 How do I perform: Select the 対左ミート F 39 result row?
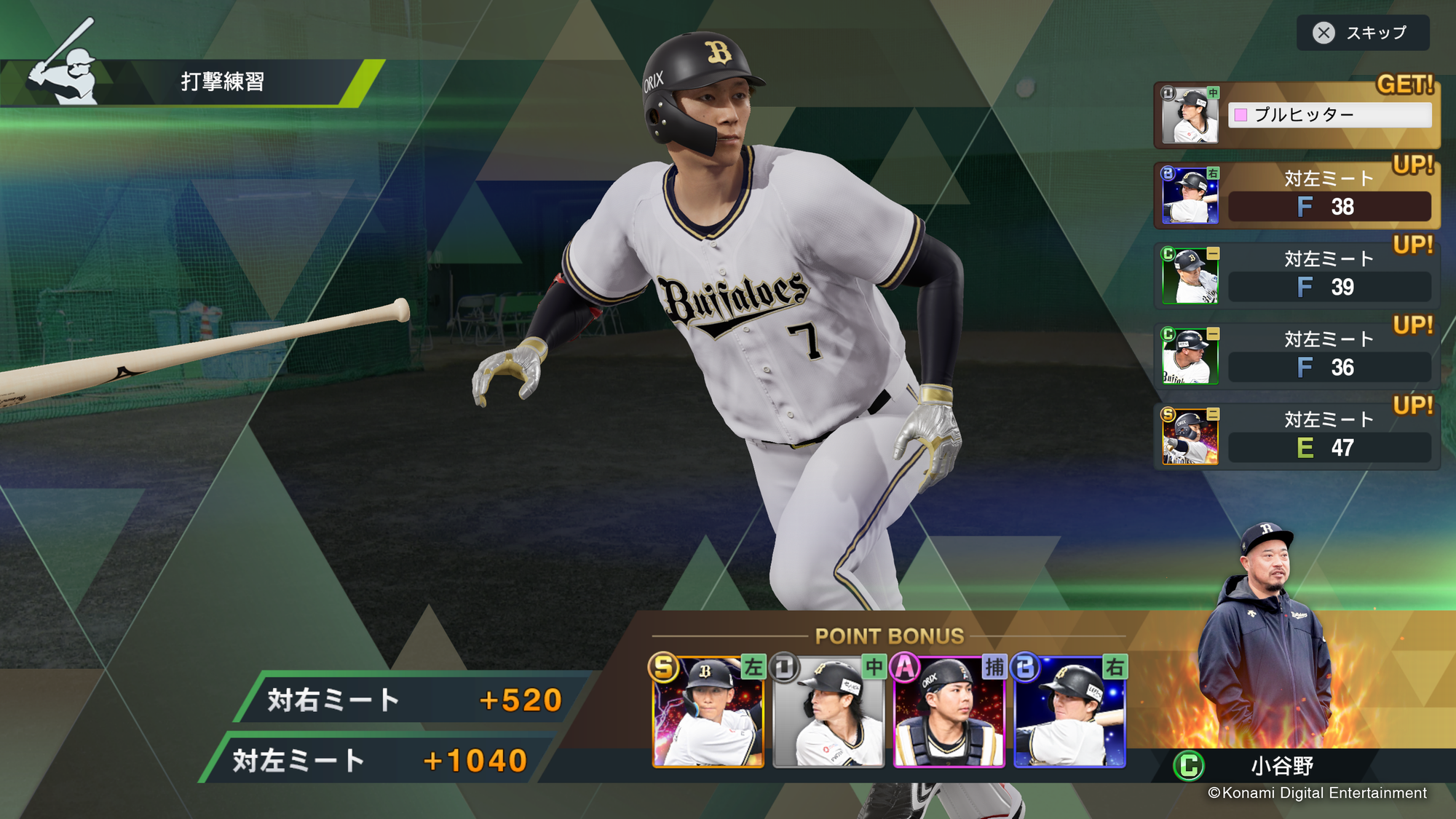[x=1297, y=276]
